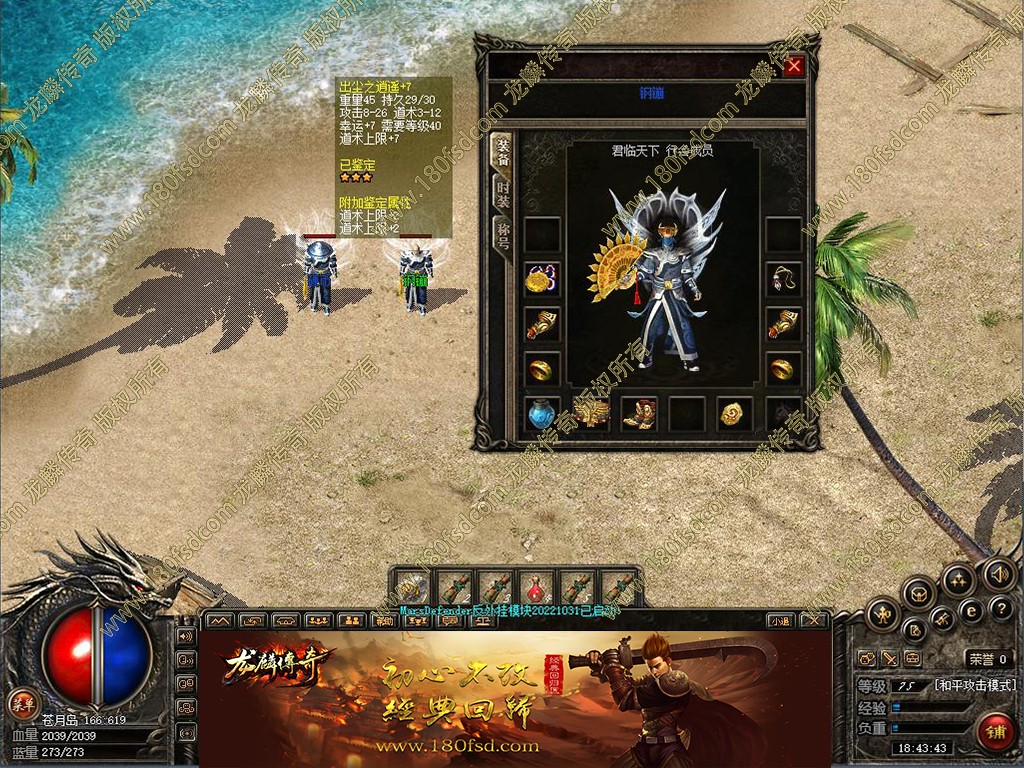The width and height of the screenshot is (1024, 768).
Task: Open the 菜单 menu button
Action: coord(21,702)
